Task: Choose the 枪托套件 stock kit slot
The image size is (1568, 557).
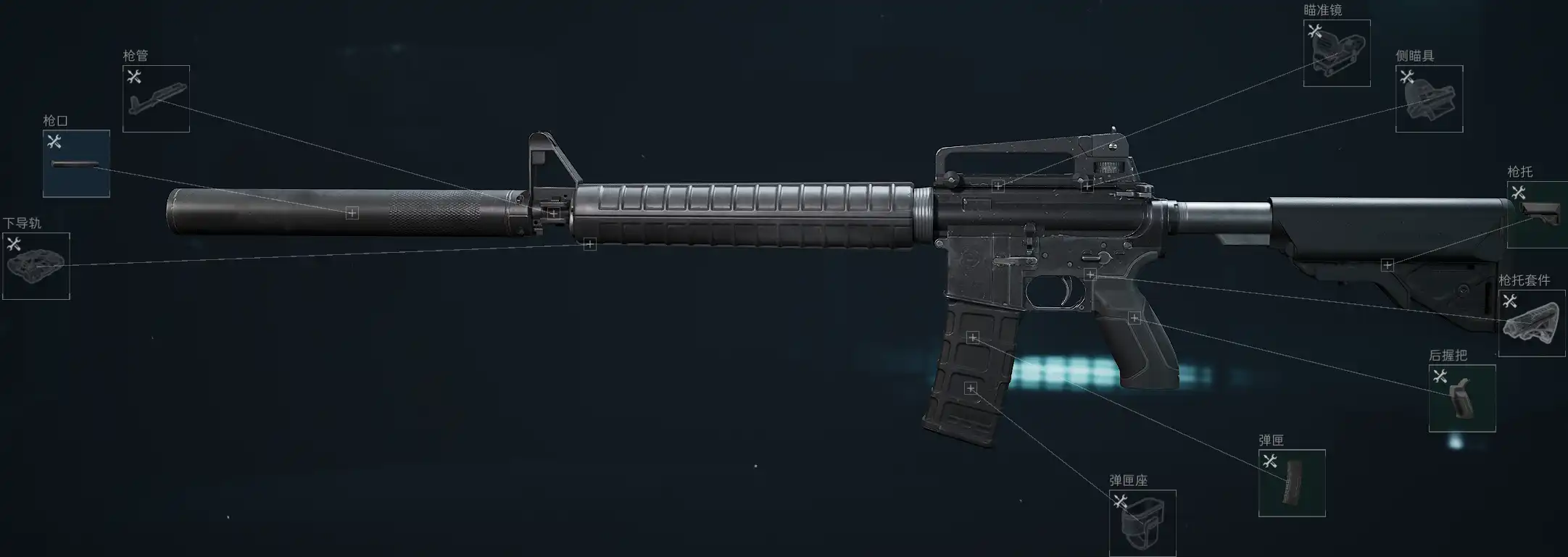Action: [x=1531, y=324]
